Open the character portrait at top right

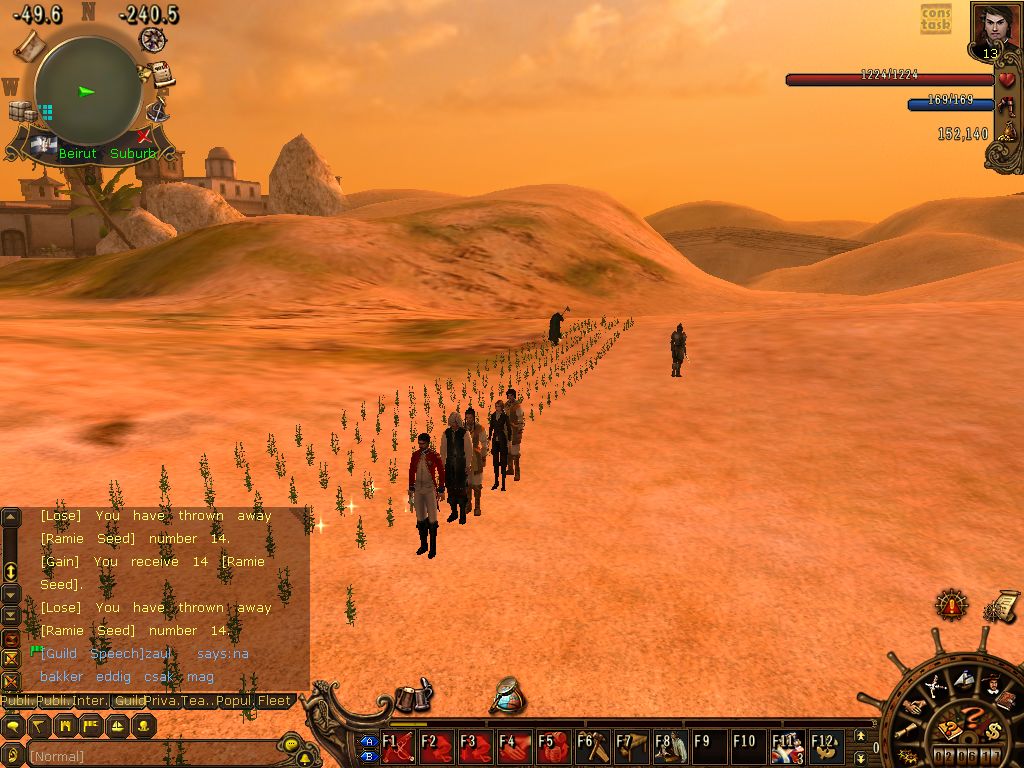pos(993,26)
